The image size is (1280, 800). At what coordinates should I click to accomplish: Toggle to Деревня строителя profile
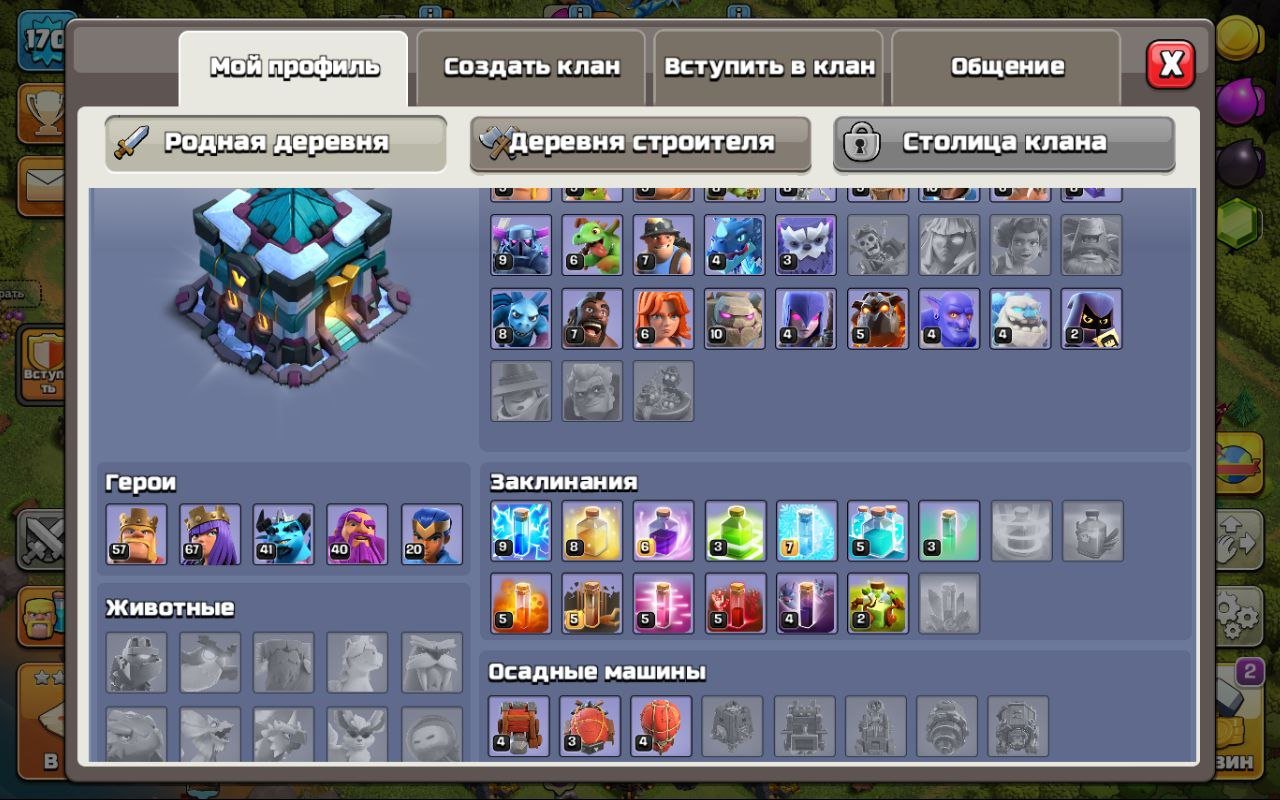tap(640, 143)
